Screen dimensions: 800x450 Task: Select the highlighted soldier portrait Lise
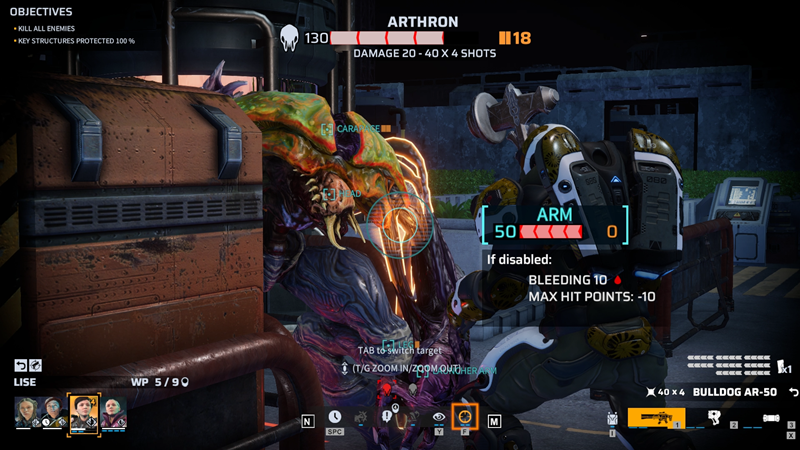[x=83, y=412]
